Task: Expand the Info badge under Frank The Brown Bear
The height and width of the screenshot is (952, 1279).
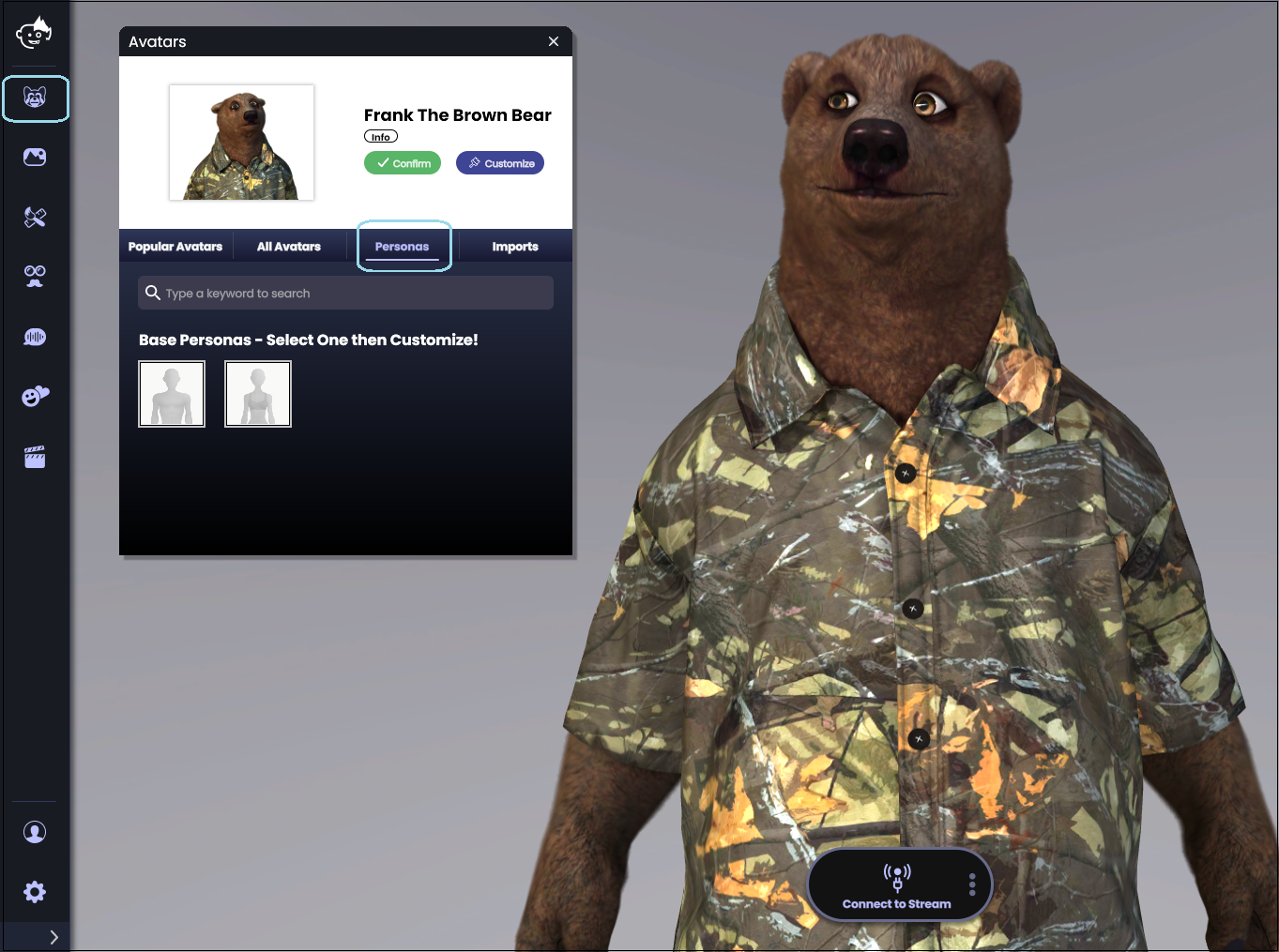Action: (380, 136)
